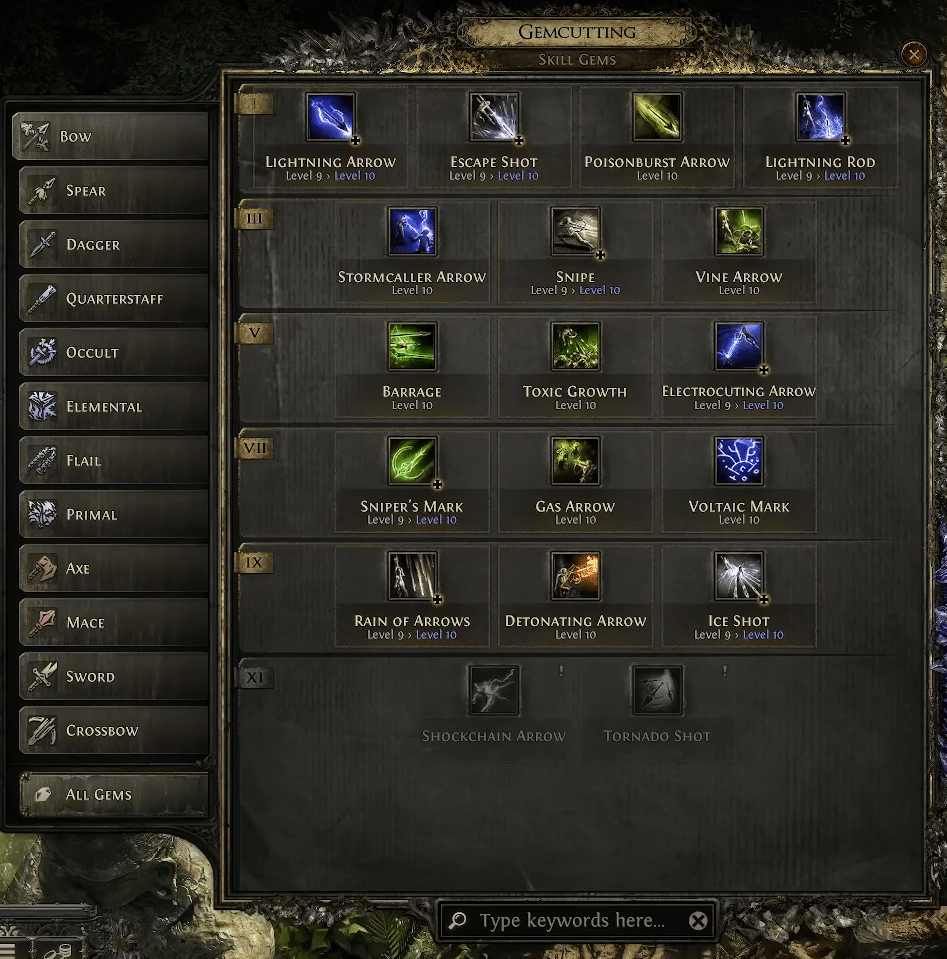Select the Barrage skill gem
The image size is (947, 959).
pyautogui.click(x=412, y=348)
